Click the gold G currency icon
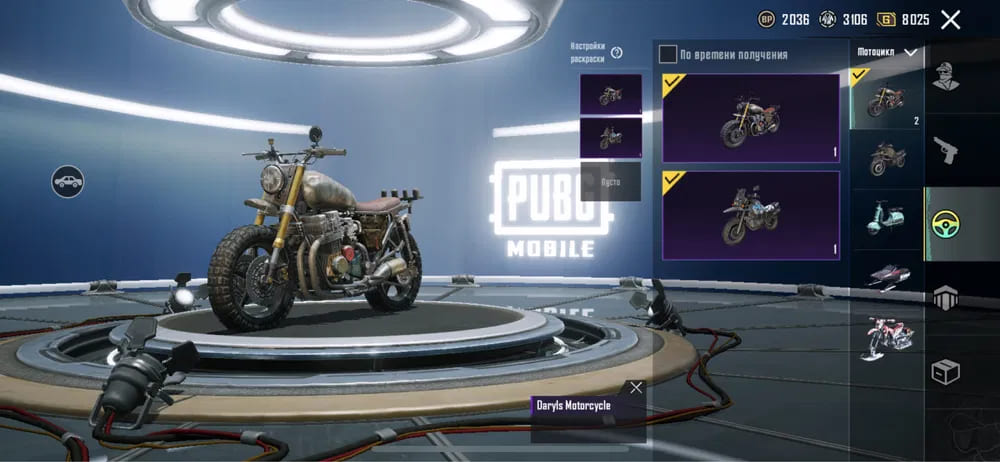Image resolution: width=1000 pixels, height=462 pixels. 886,20
